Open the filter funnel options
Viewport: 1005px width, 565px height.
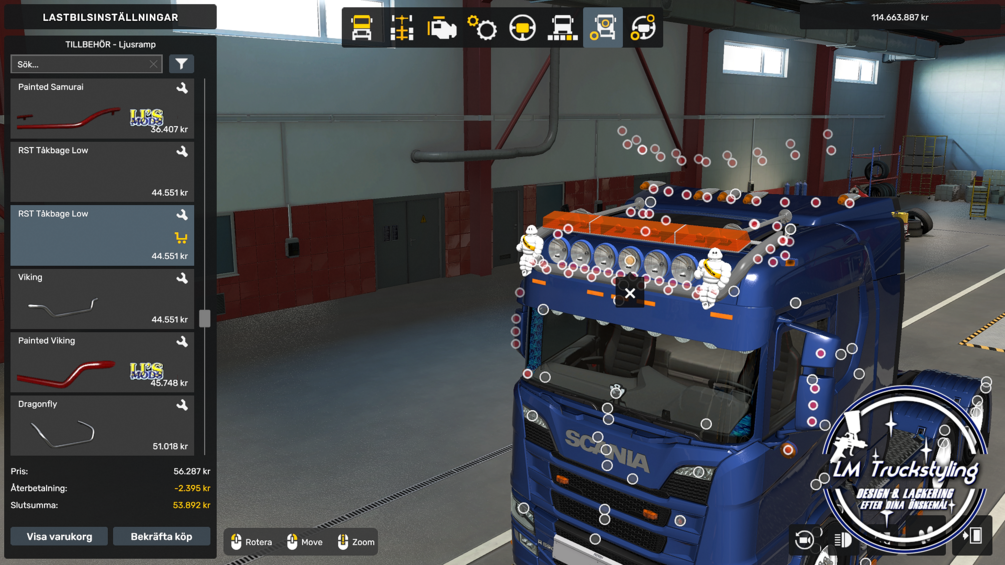tap(181, 64)
